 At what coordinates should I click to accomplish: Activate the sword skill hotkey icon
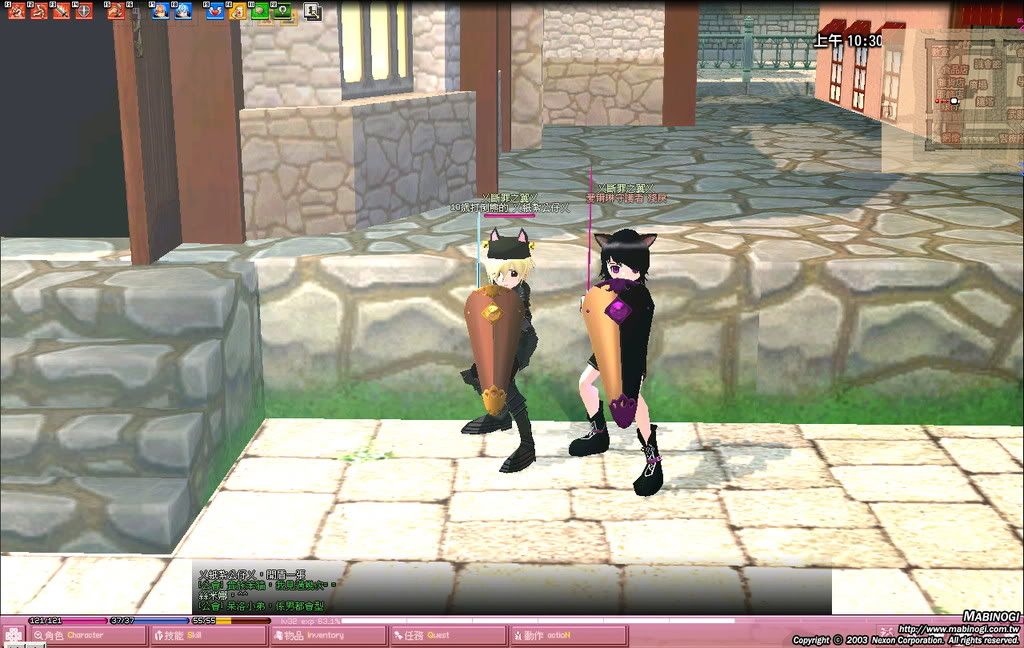[62, 11]
